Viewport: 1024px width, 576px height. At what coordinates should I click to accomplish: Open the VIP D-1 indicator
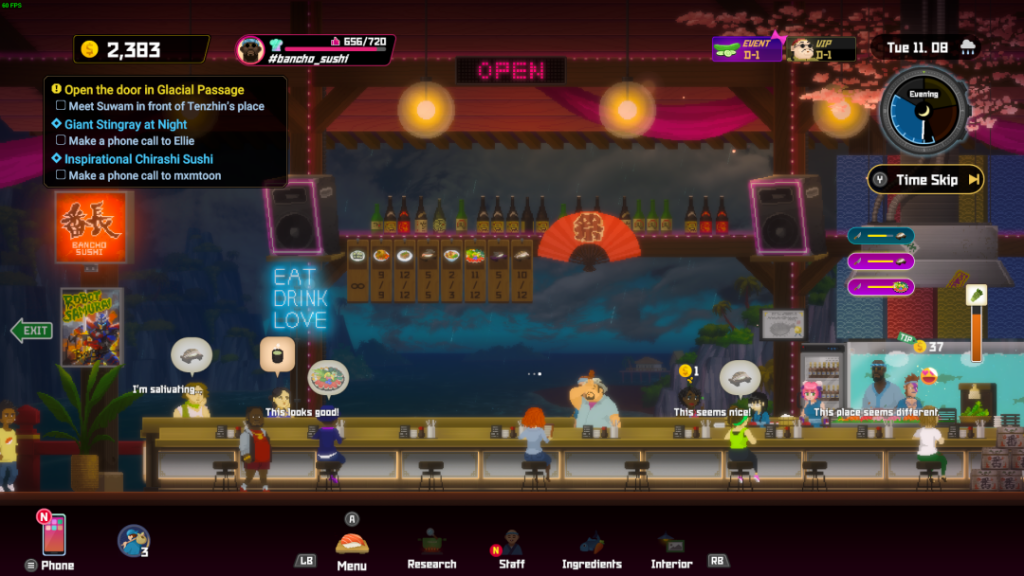tap(820, 48)
